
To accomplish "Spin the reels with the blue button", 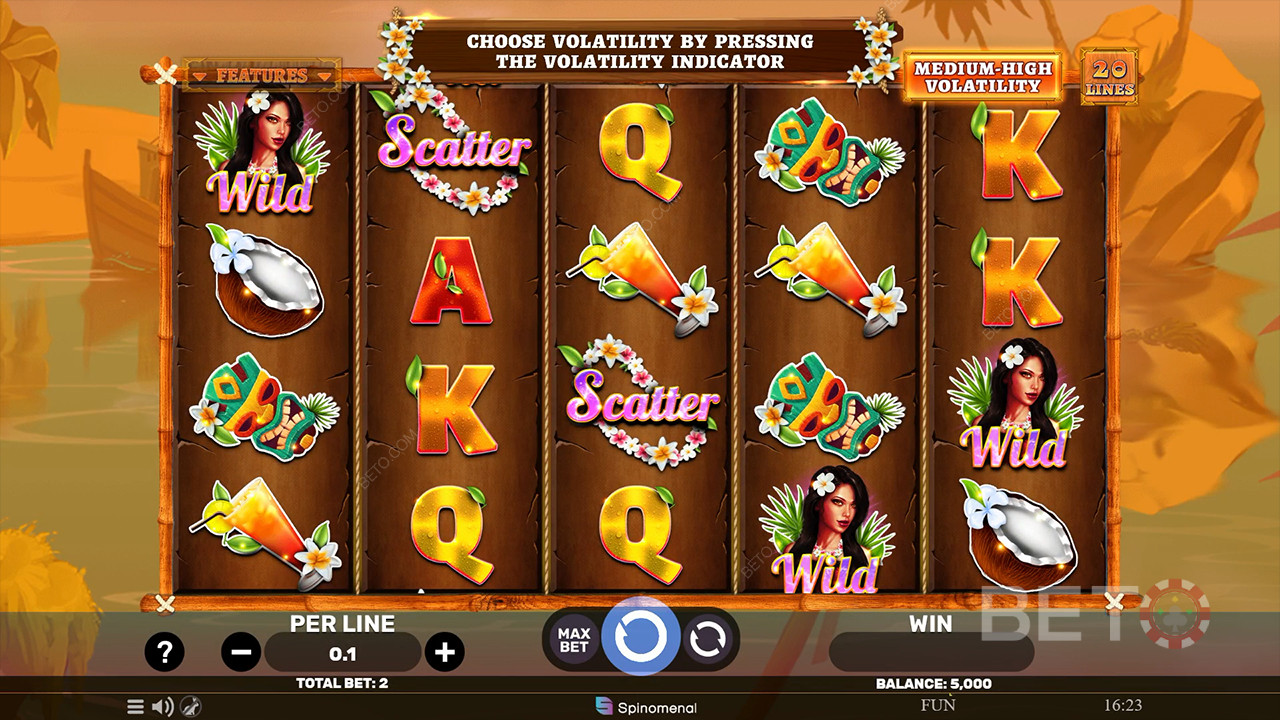I will point(640,637).
